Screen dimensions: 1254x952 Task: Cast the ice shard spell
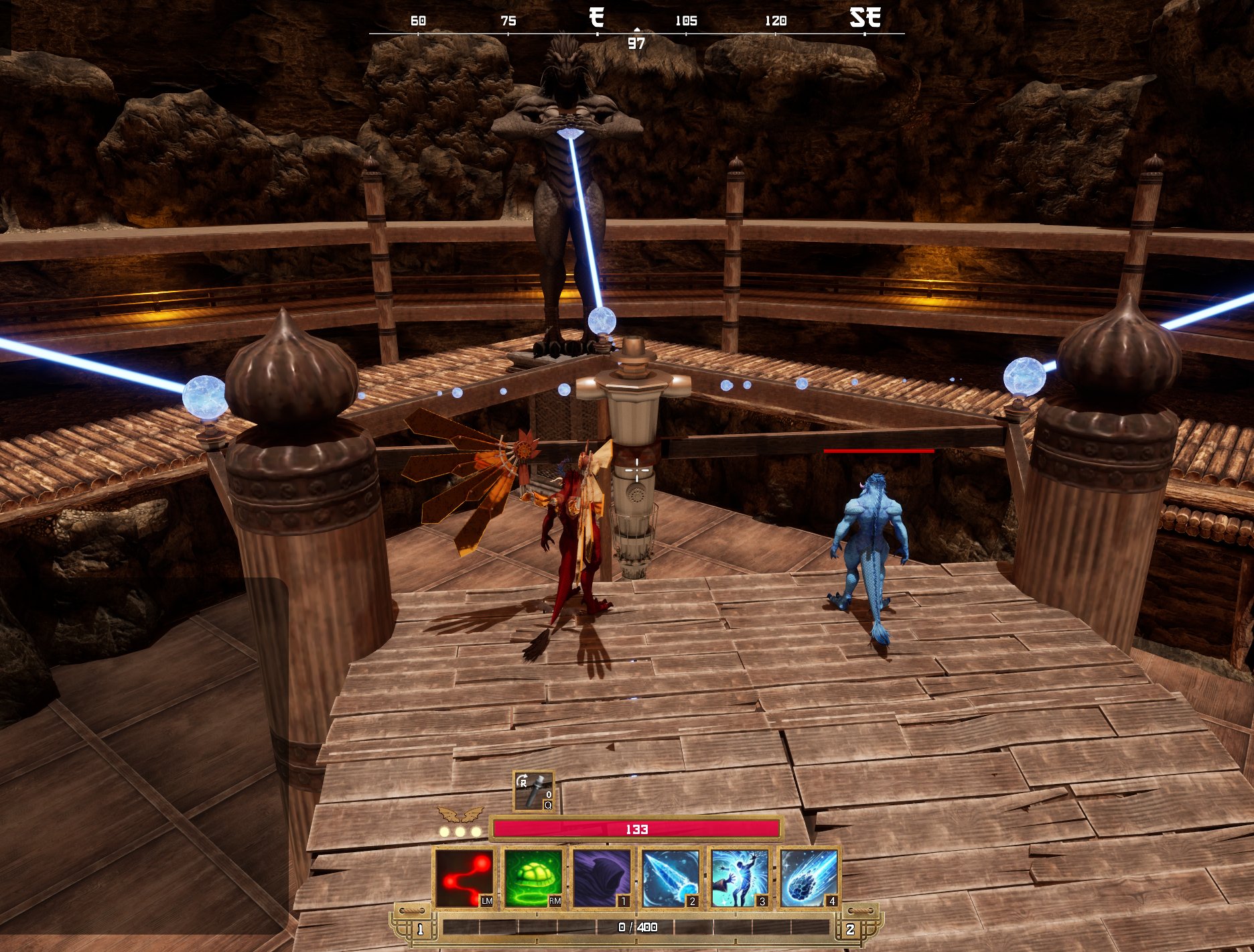coord(671,878)
